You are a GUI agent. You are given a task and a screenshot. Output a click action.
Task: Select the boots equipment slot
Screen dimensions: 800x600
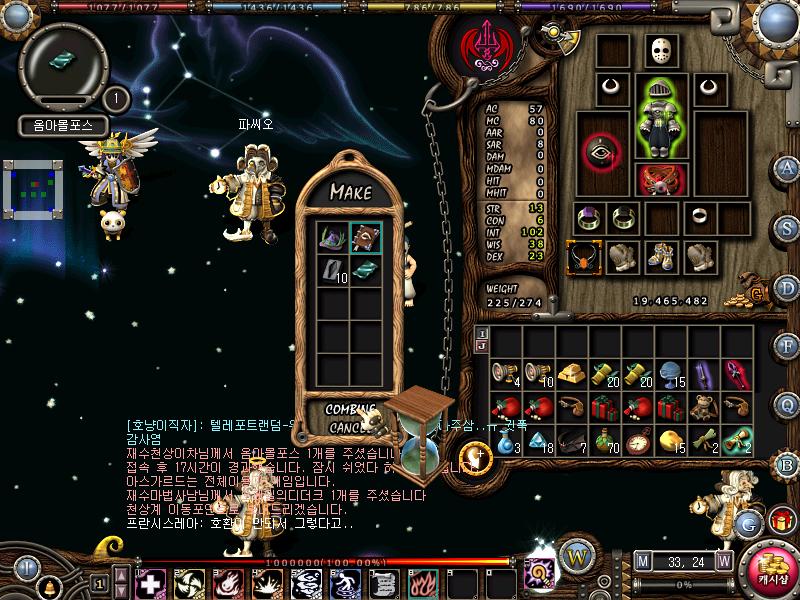[x=659, y=256]
